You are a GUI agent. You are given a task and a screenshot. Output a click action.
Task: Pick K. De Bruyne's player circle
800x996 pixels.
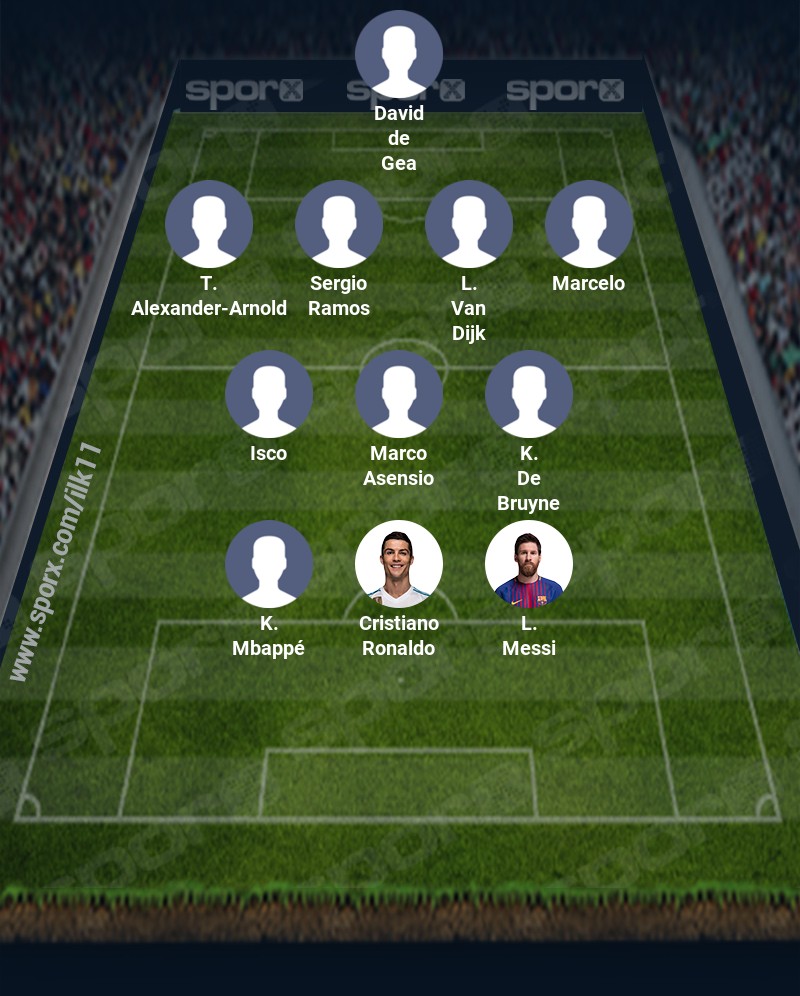[x=529, y=394]
